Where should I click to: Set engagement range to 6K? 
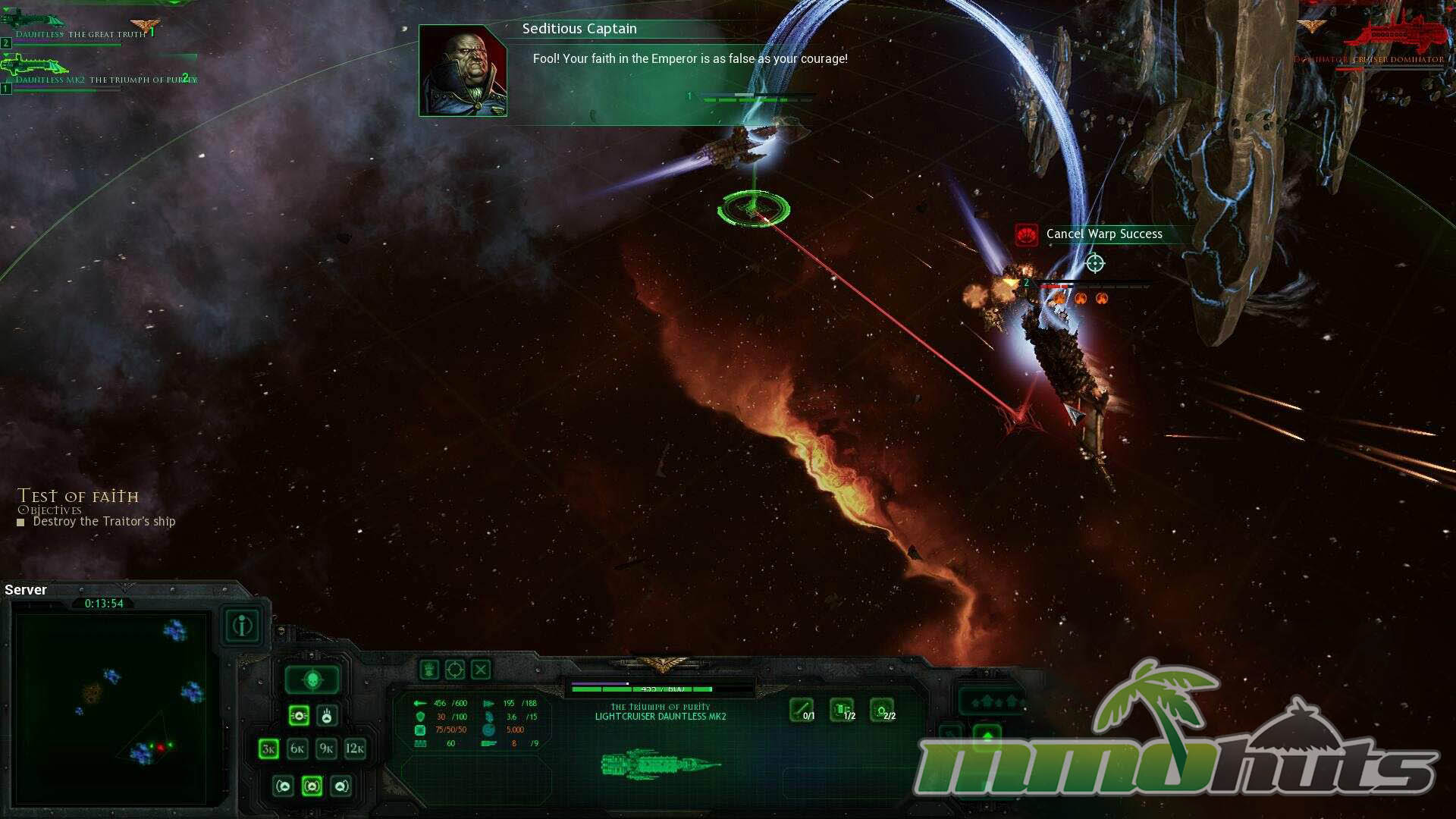(297, 749)
